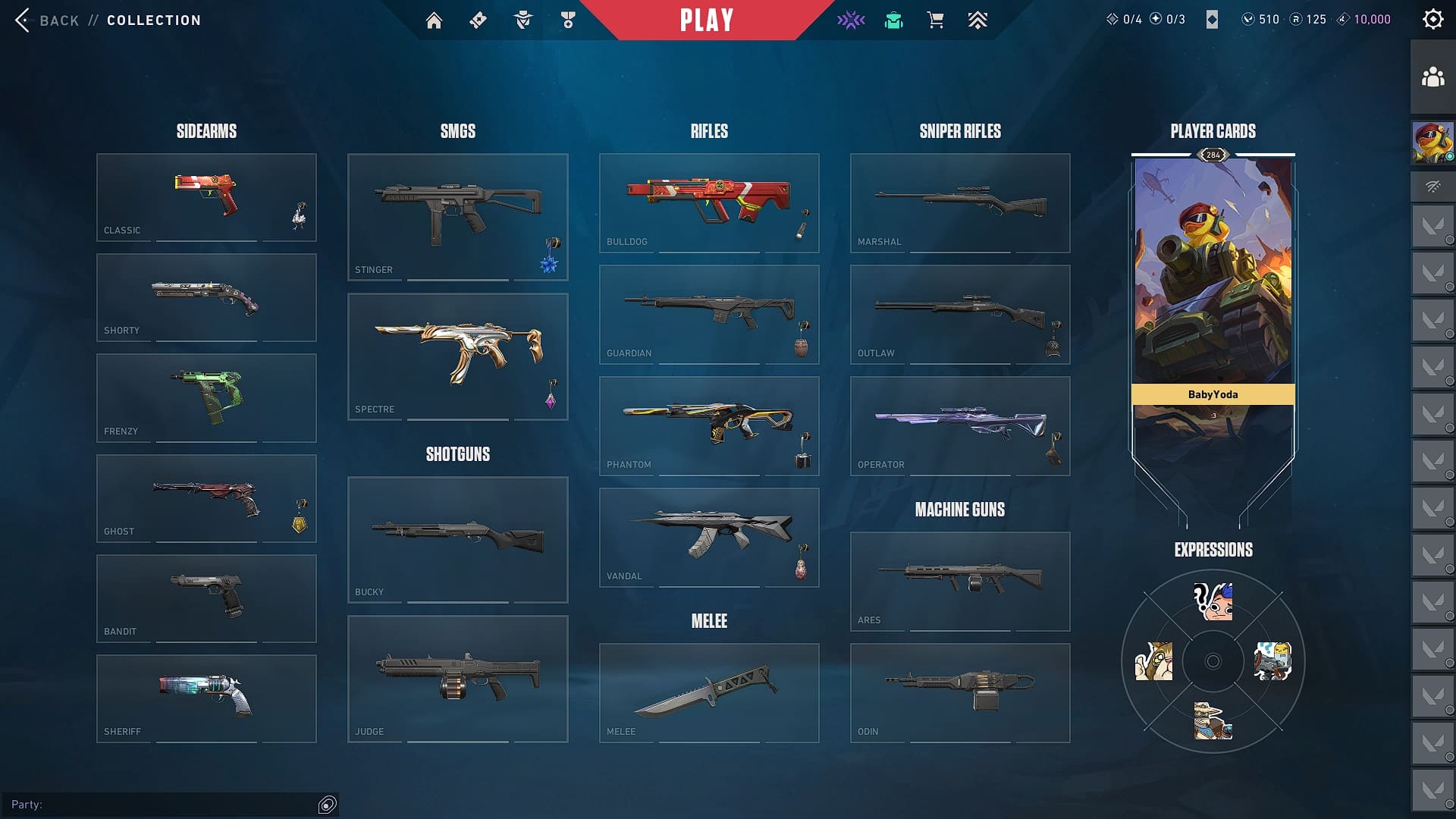This screenshot has width=1456, height=819.
Task: Choose the Odin machine gun slot
Action: click(960, 692)
